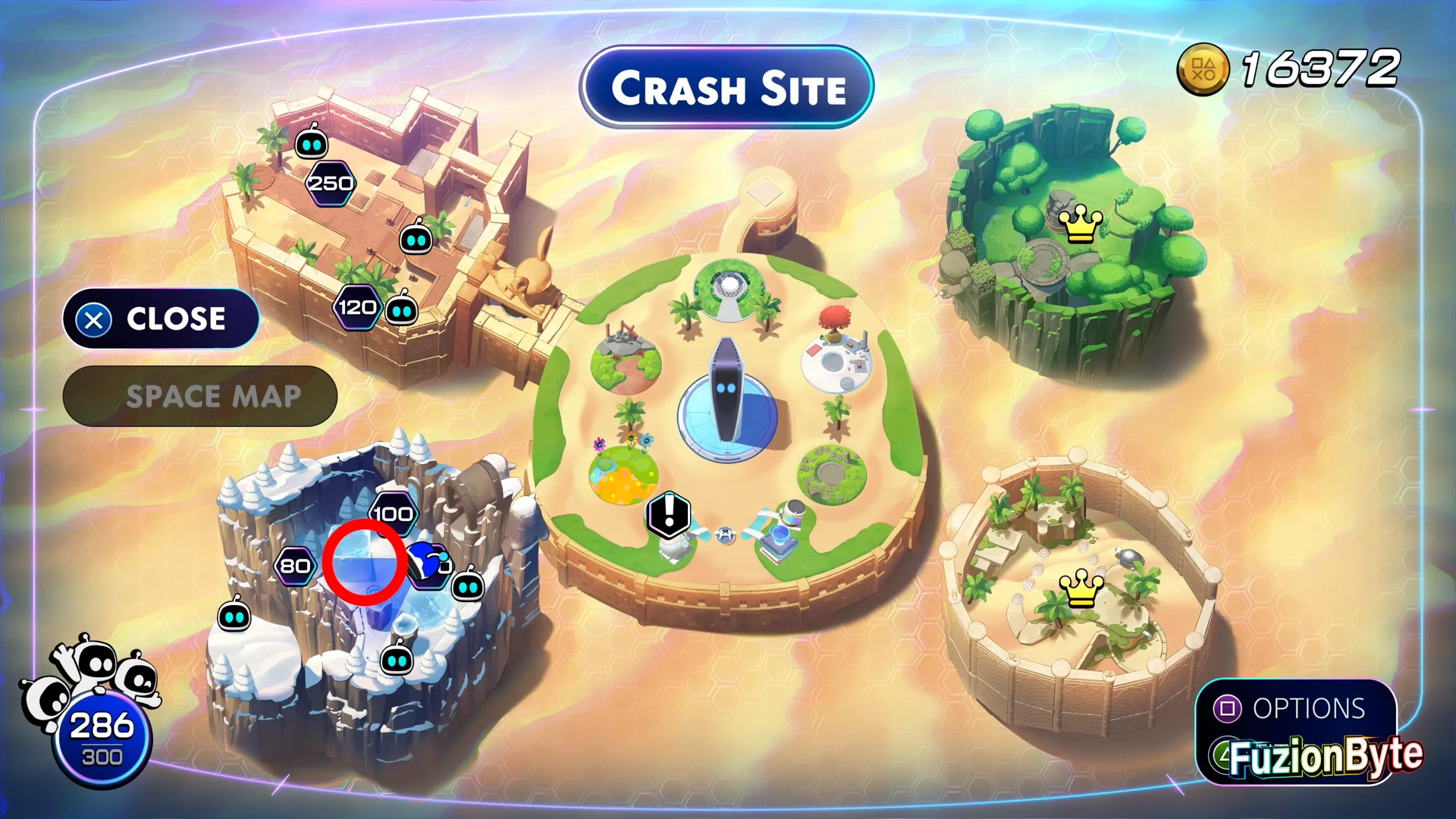This screenshot has height=819, width=1456.
Task: Select the 120 bot requirement marker
Action: [x=356, y=307]
